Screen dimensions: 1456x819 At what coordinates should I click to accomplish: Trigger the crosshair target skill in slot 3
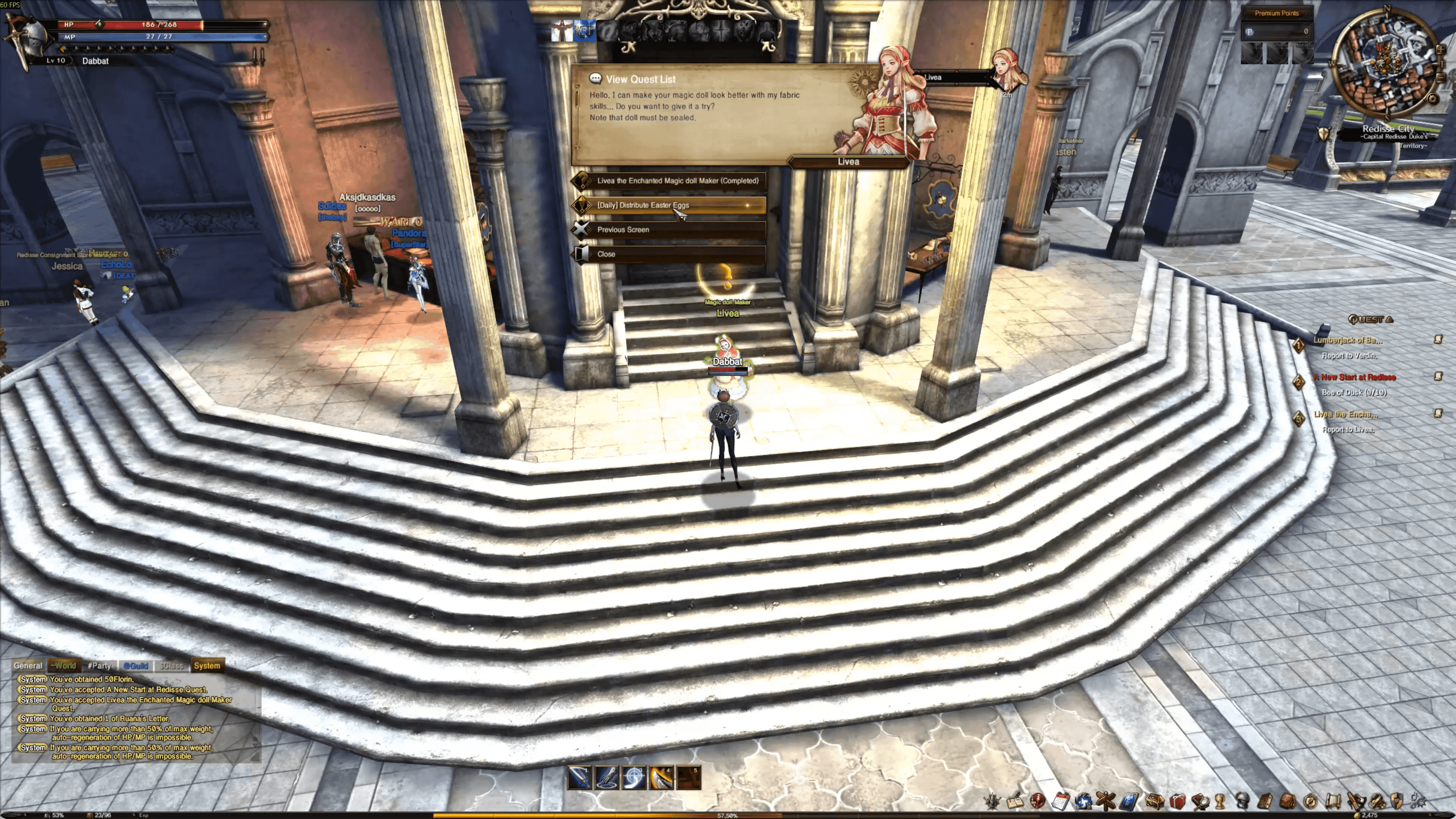634,778
